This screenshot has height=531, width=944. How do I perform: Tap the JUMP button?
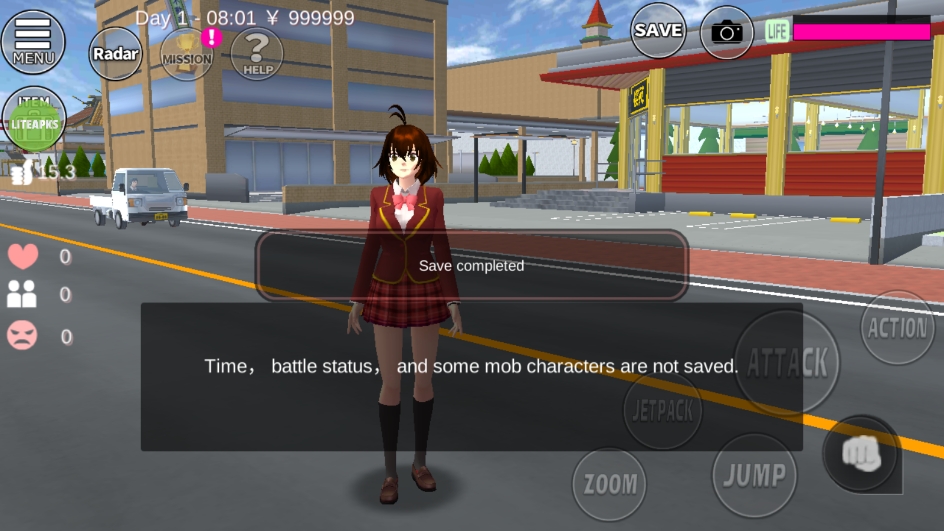[x=754, y=475]
